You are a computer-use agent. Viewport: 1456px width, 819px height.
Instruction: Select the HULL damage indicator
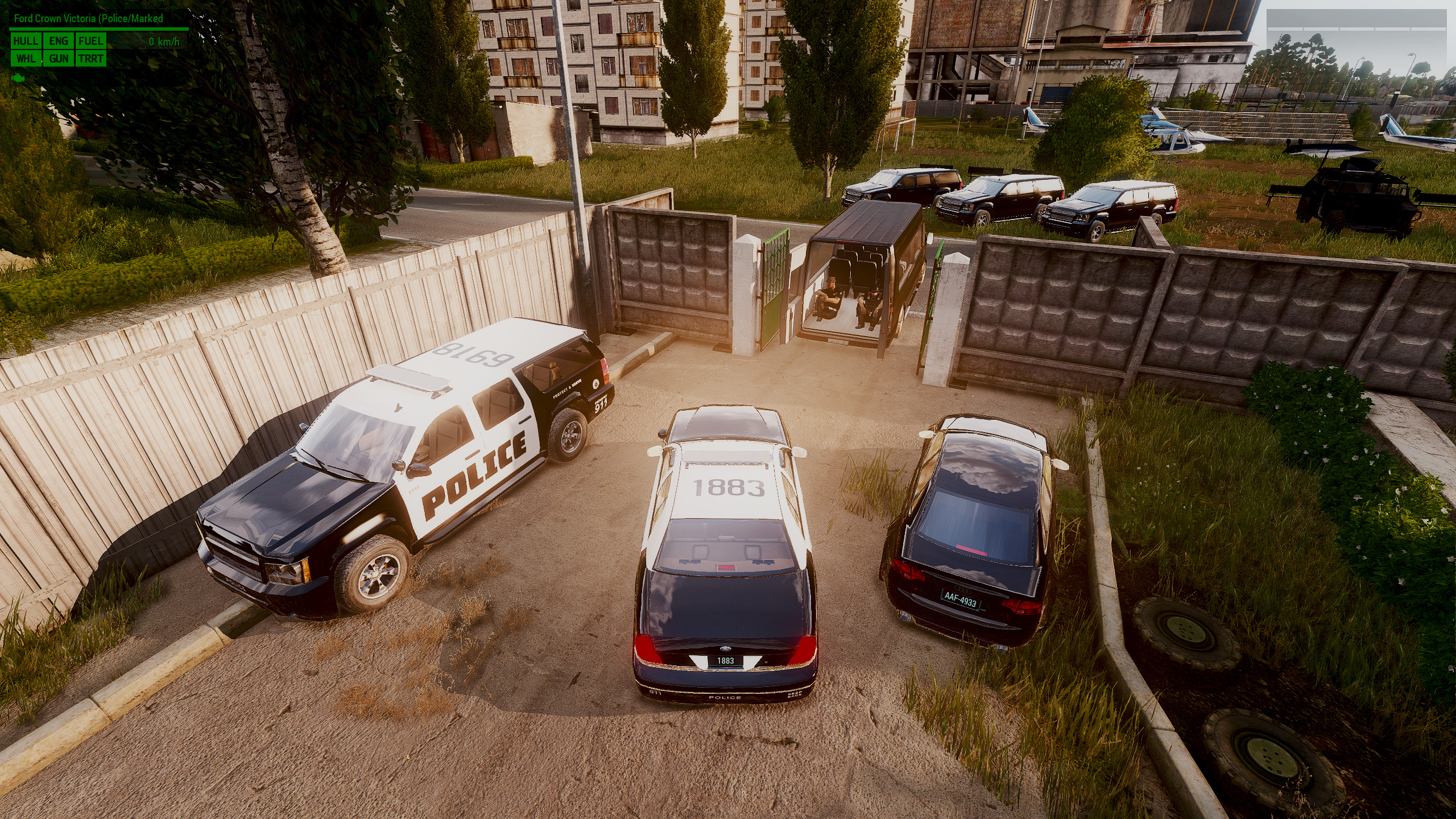pyautogui.click(x=26, y=41)
